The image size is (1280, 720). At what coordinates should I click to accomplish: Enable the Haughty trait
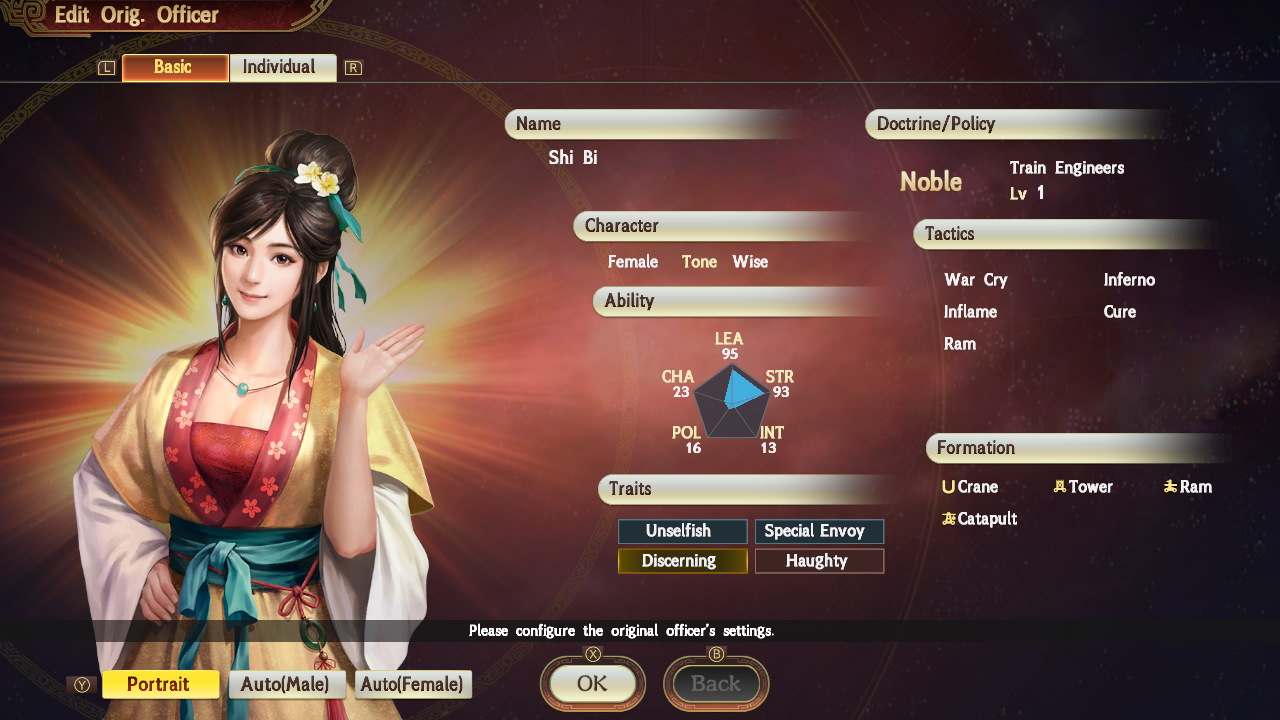819,561
